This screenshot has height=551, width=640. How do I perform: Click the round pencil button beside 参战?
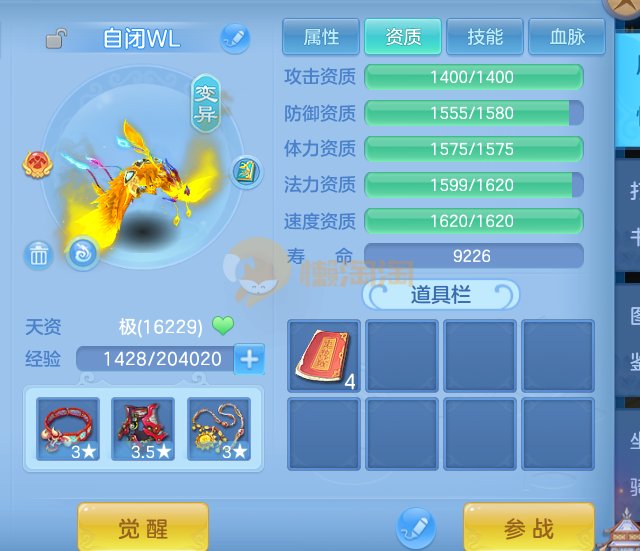coord(415,526)
